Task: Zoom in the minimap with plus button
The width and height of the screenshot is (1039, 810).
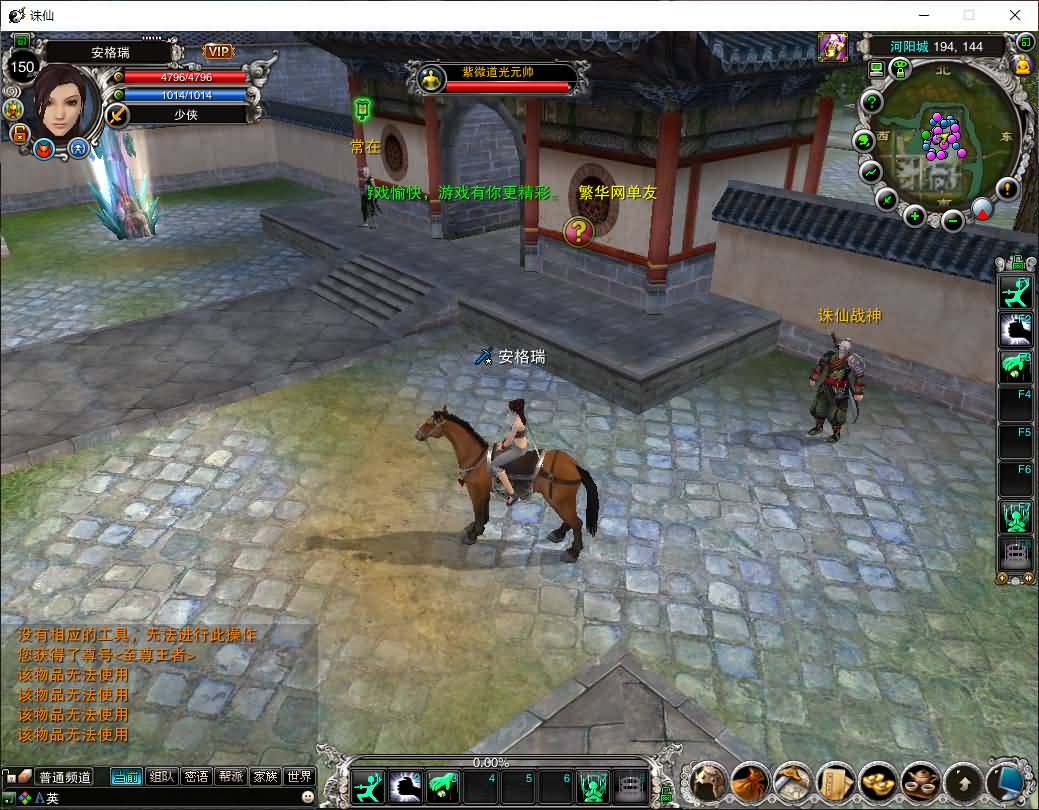Action: click(914, 215)
